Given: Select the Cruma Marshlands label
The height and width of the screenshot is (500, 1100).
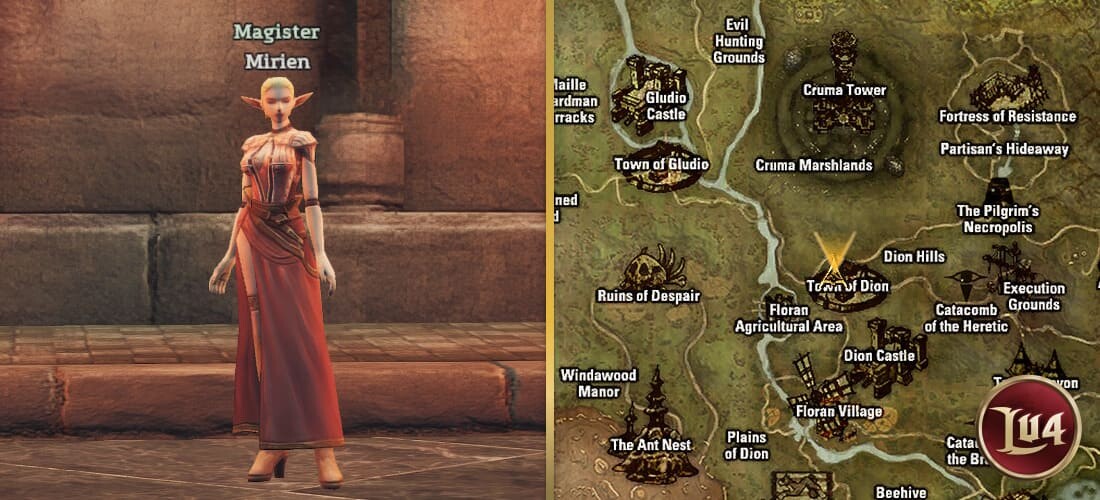Looking at the screenshot, I should (x=814, y=165).
